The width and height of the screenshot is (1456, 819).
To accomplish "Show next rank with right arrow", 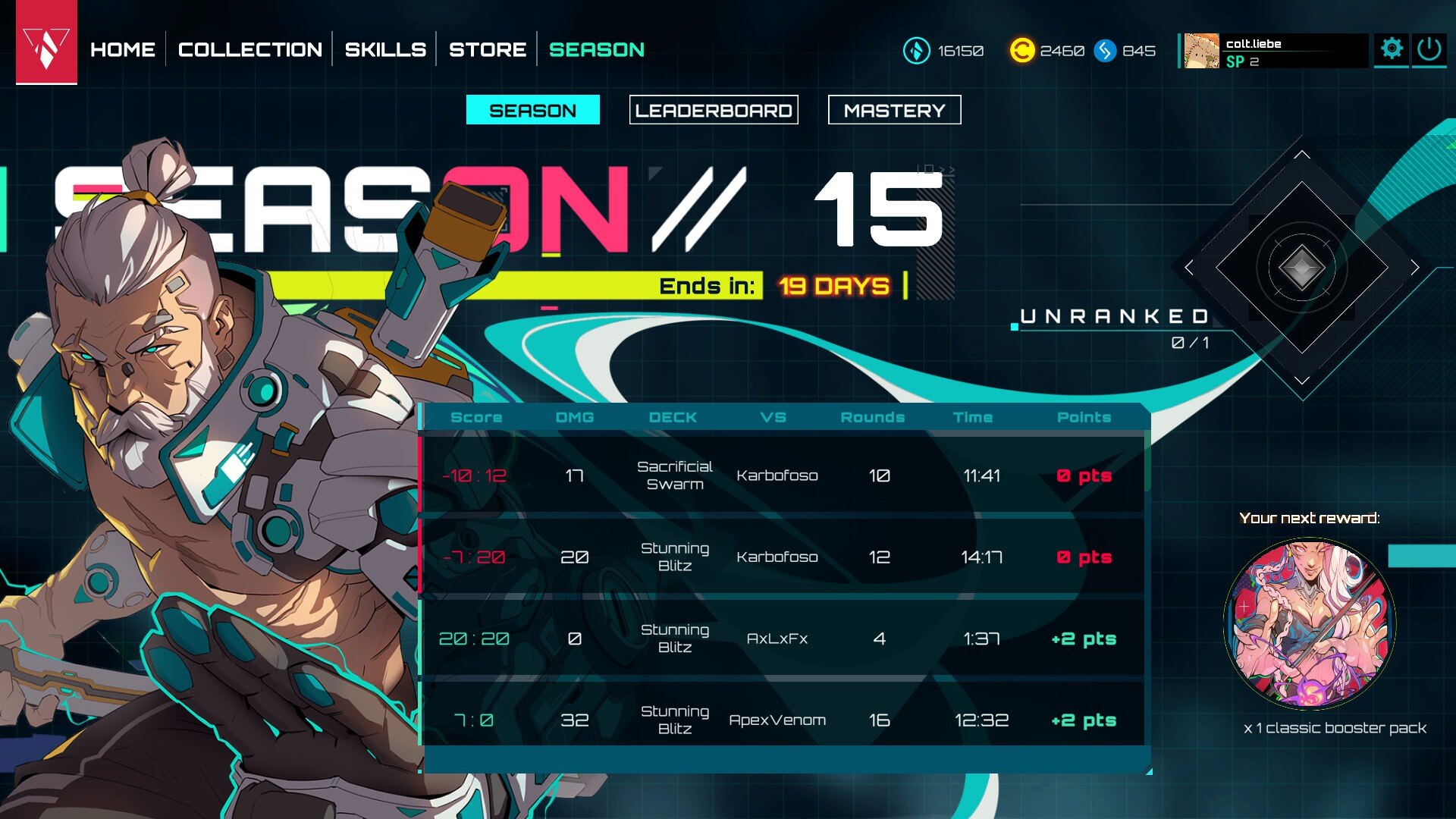I will pos(1415,268).
